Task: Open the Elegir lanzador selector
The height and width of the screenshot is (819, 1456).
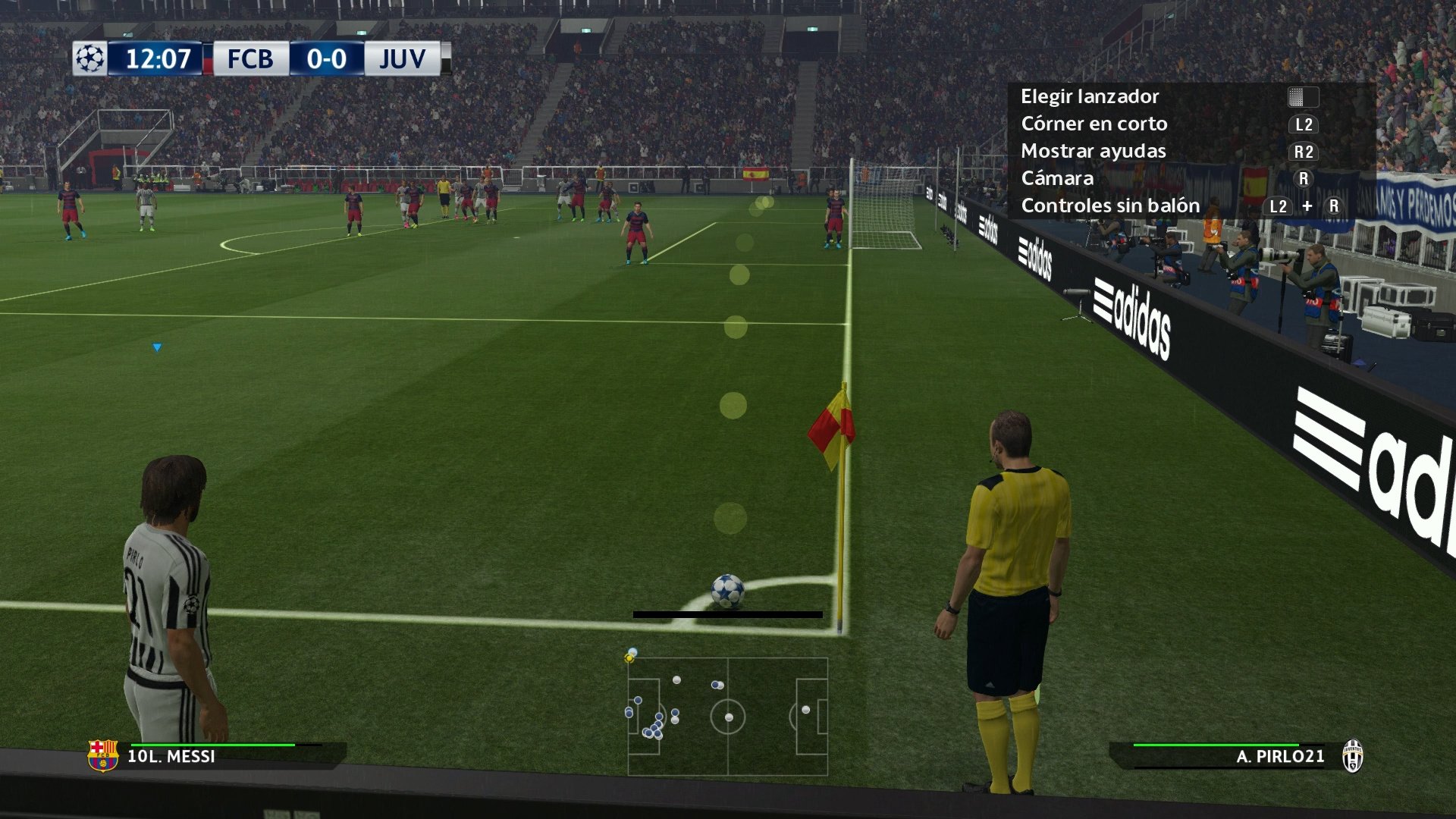Action: (x=1090, y=96)
